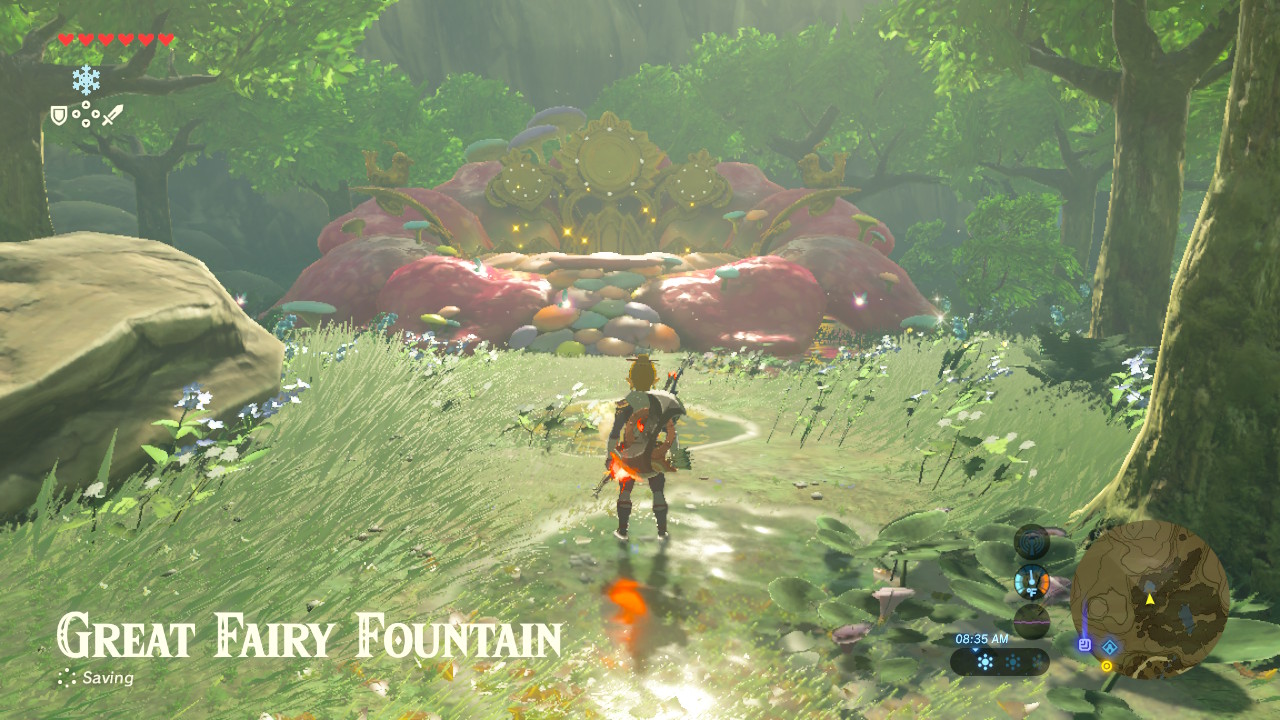1280x720 pixels.
Task: Open the weather forecast bar
Action: click(1000, 661)
